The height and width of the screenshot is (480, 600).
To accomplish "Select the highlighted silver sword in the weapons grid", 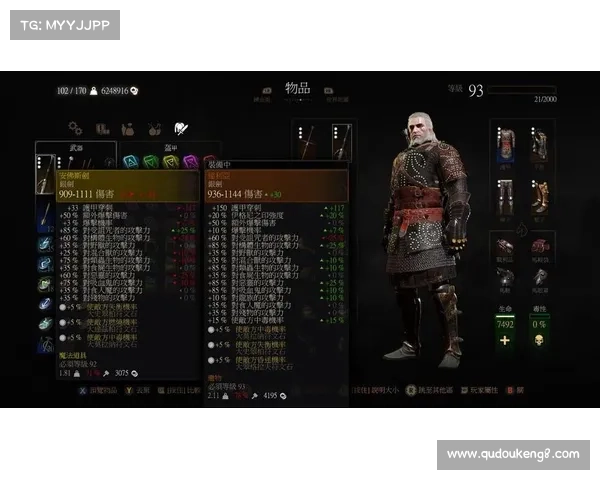I will tap(45, 173).
